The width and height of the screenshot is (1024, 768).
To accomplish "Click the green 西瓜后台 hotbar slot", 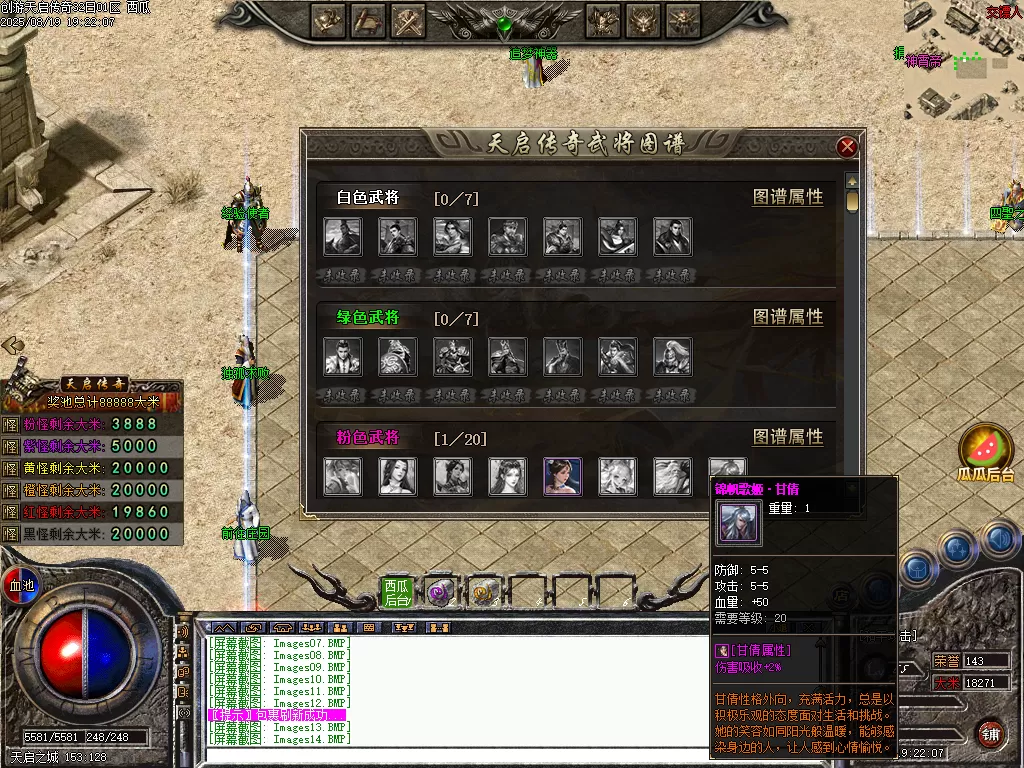I will 397,592.
